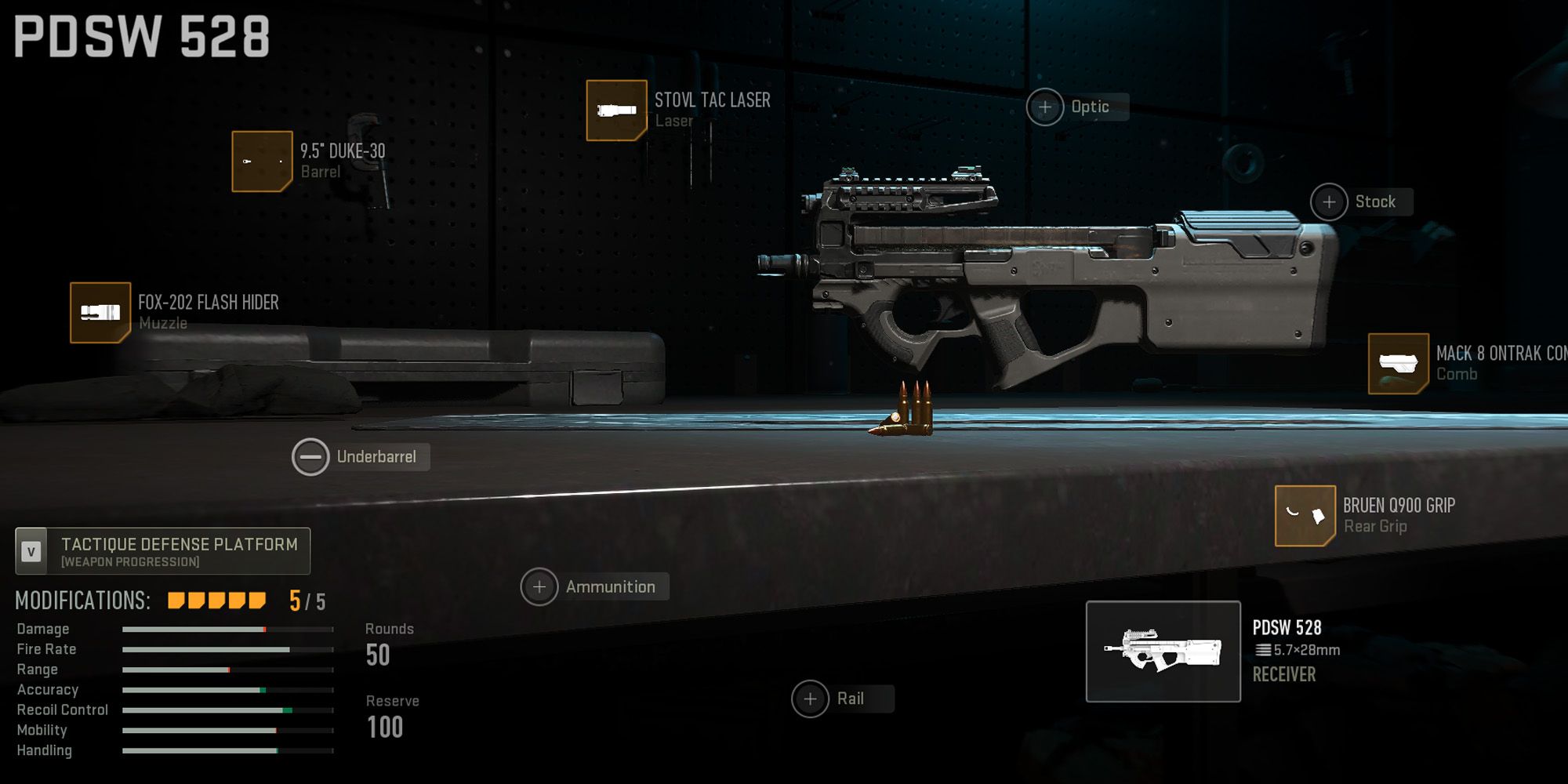Select the Receiver label under PDSW 528
This screenshot has height=784, width=1568.
pos(1283,674)
